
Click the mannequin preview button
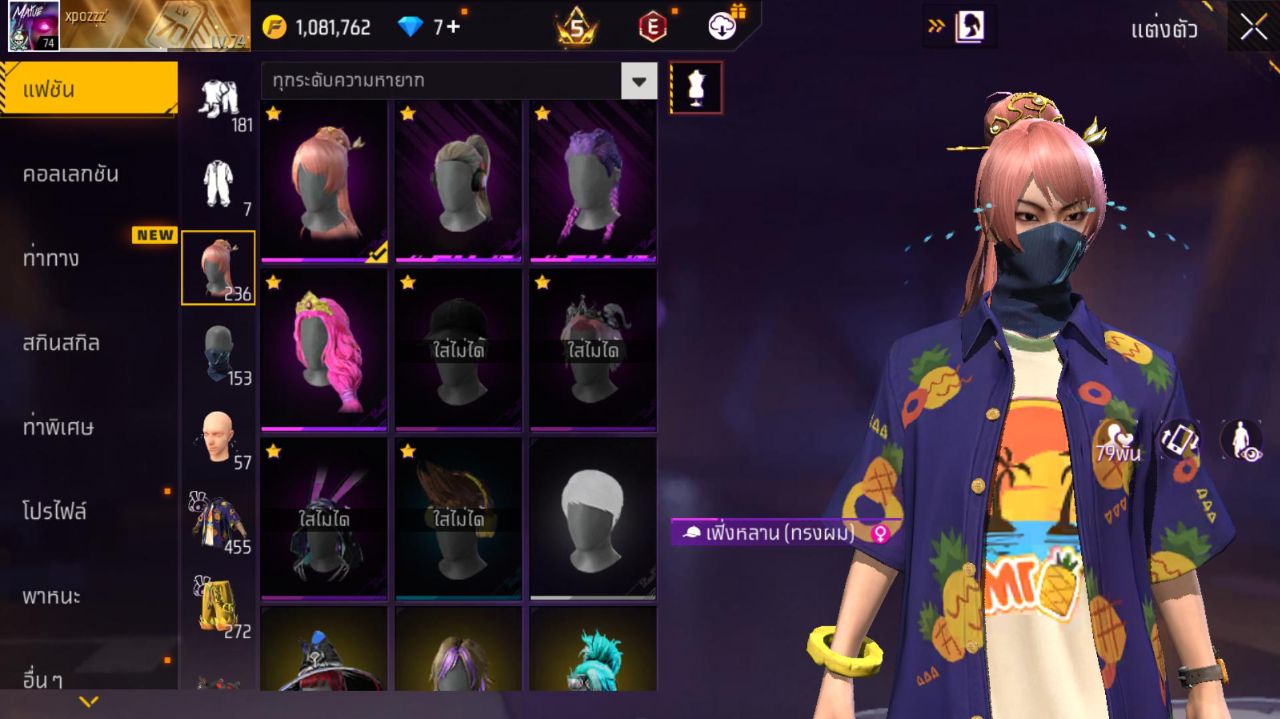695,88
